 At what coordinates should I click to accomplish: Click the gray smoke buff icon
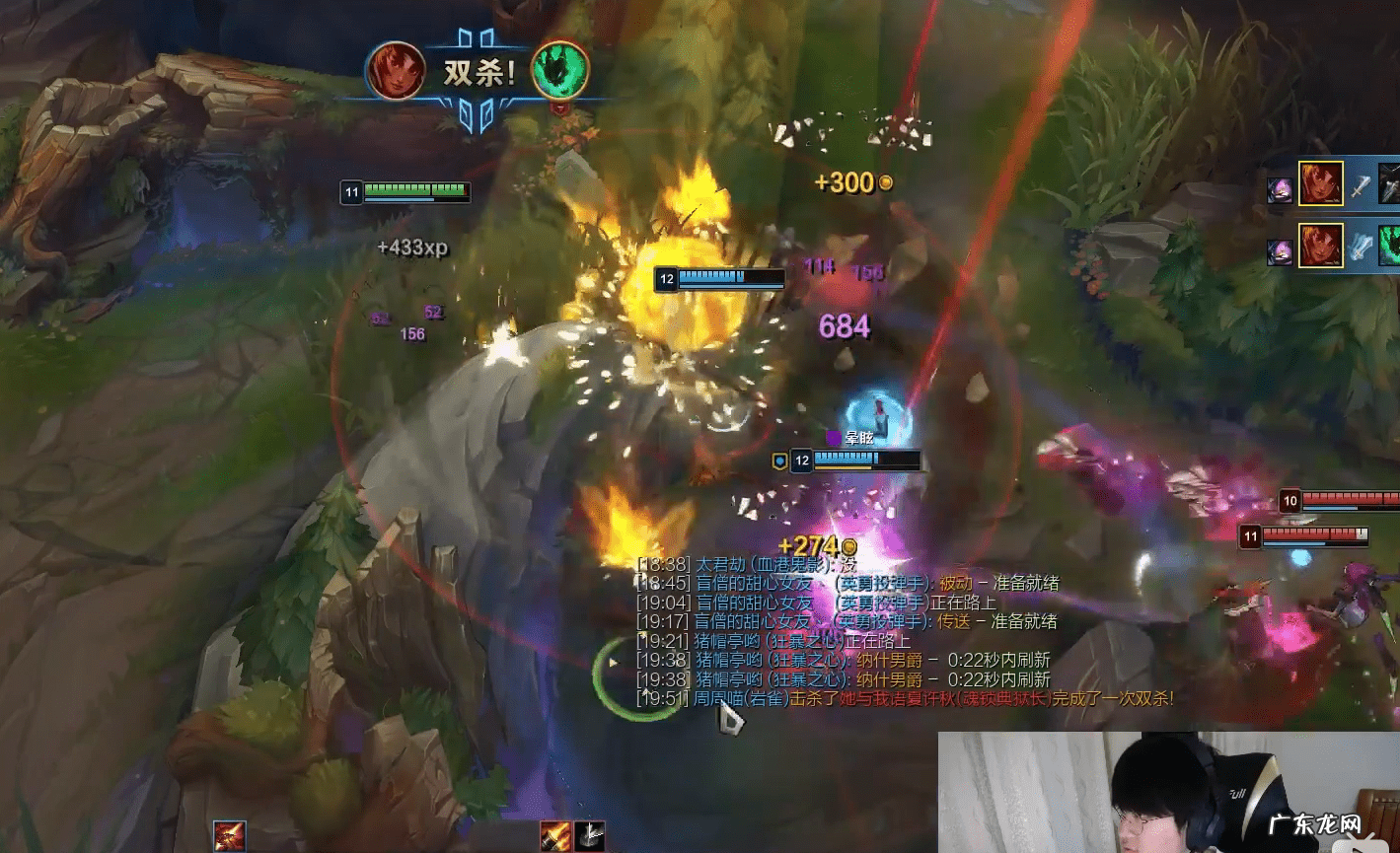tap(589, 836)
